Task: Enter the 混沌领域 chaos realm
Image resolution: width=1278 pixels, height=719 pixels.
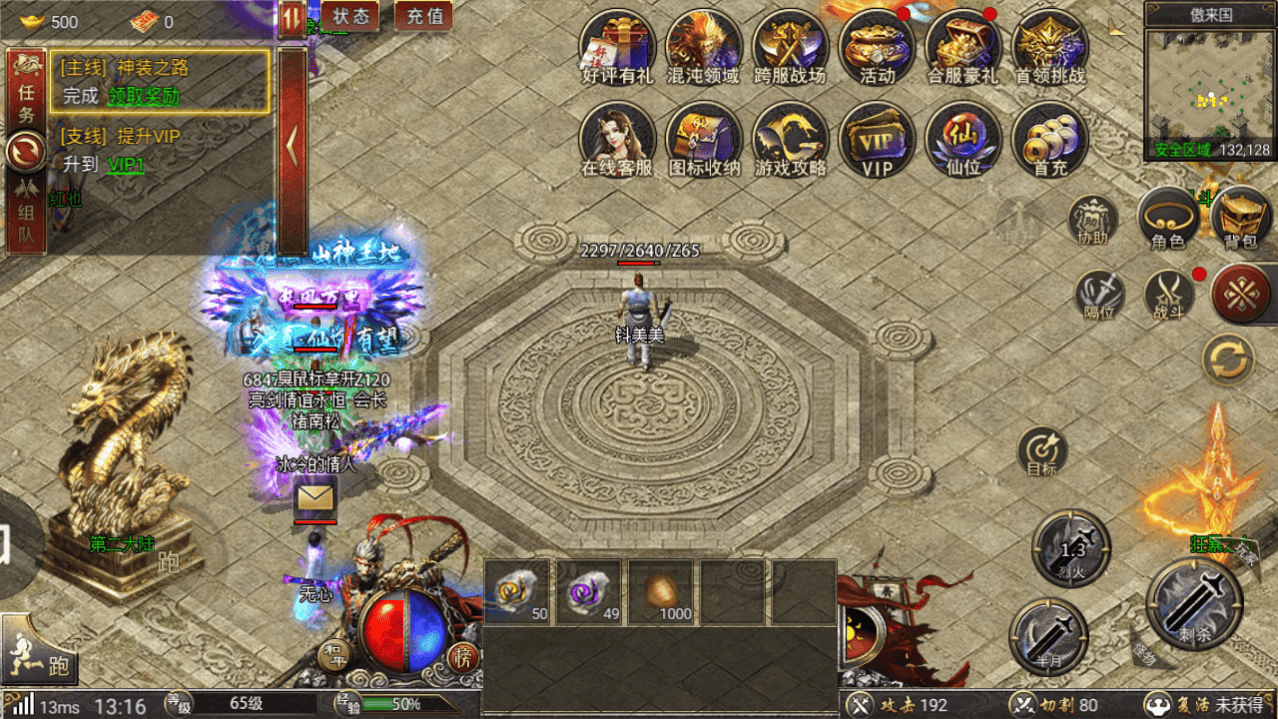Action: [x=703, y=47]
